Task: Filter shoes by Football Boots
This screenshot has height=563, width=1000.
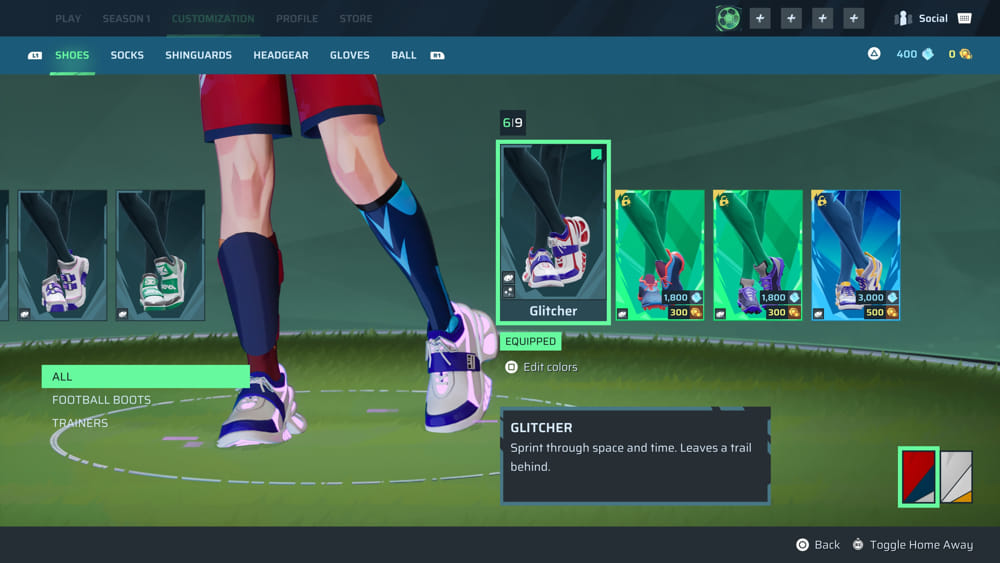Action: [x=101, y=400]
